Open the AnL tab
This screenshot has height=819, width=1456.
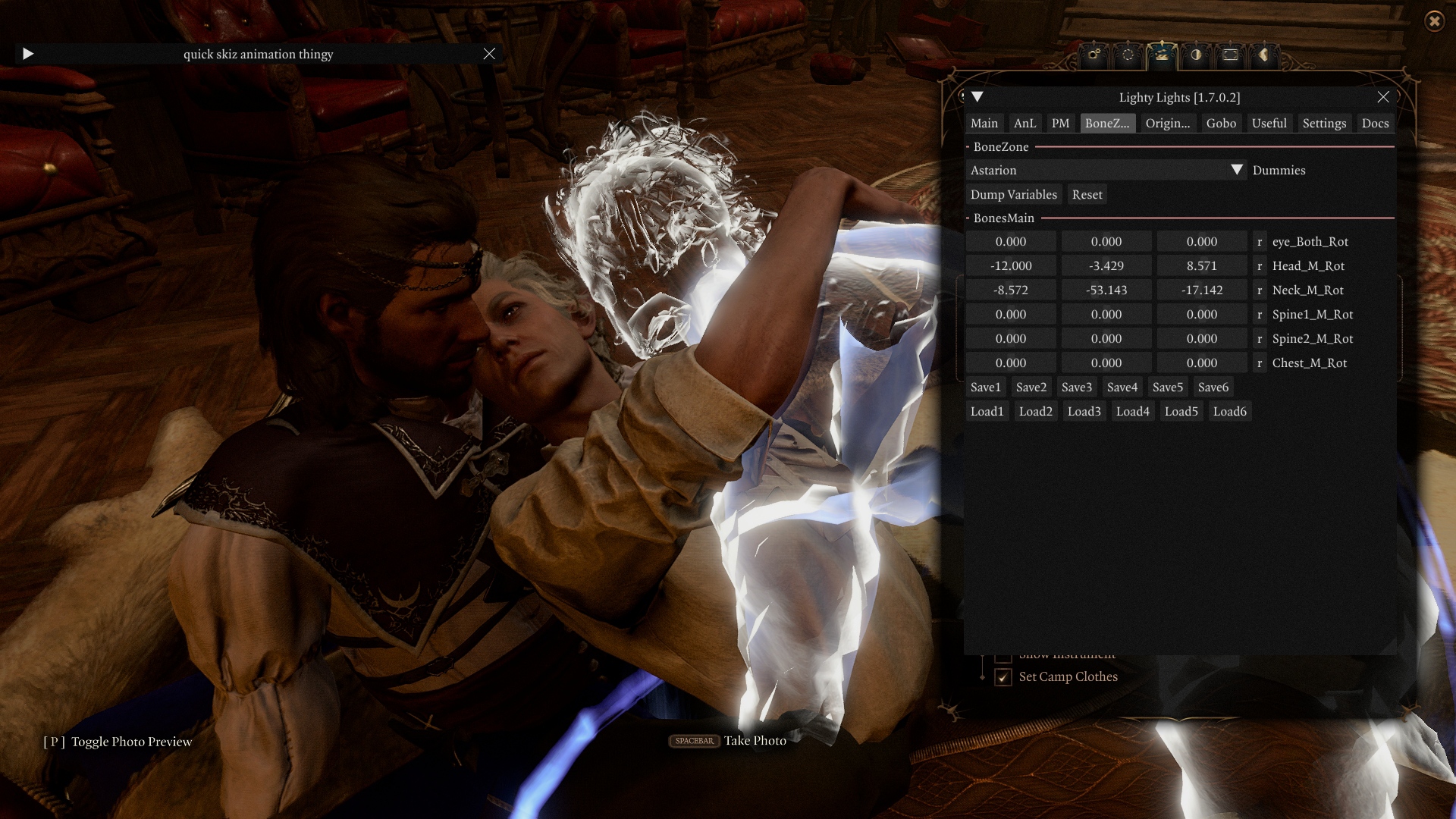[1024, 123]
